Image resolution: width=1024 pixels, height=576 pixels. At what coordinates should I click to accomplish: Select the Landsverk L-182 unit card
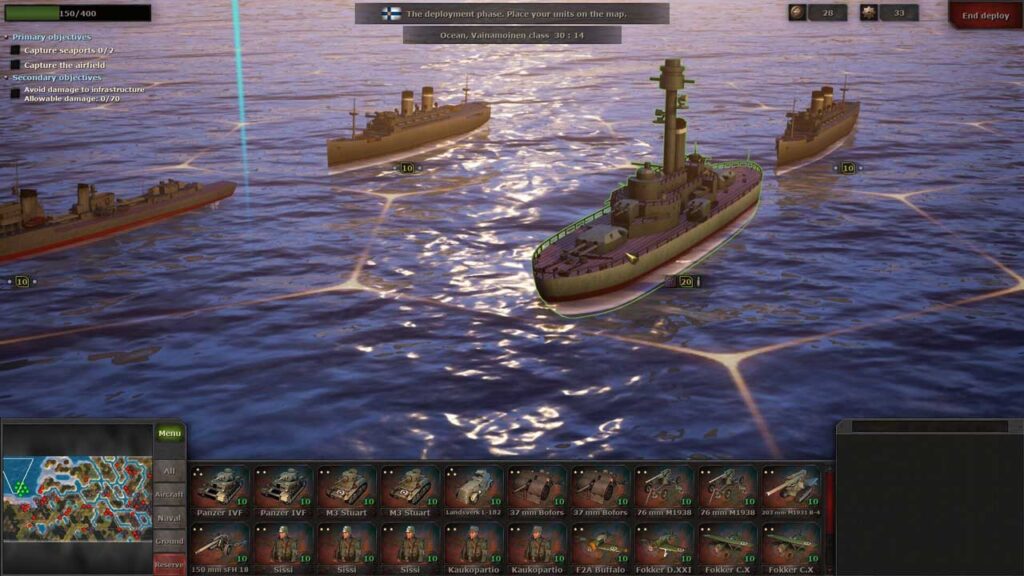(475, 489)
